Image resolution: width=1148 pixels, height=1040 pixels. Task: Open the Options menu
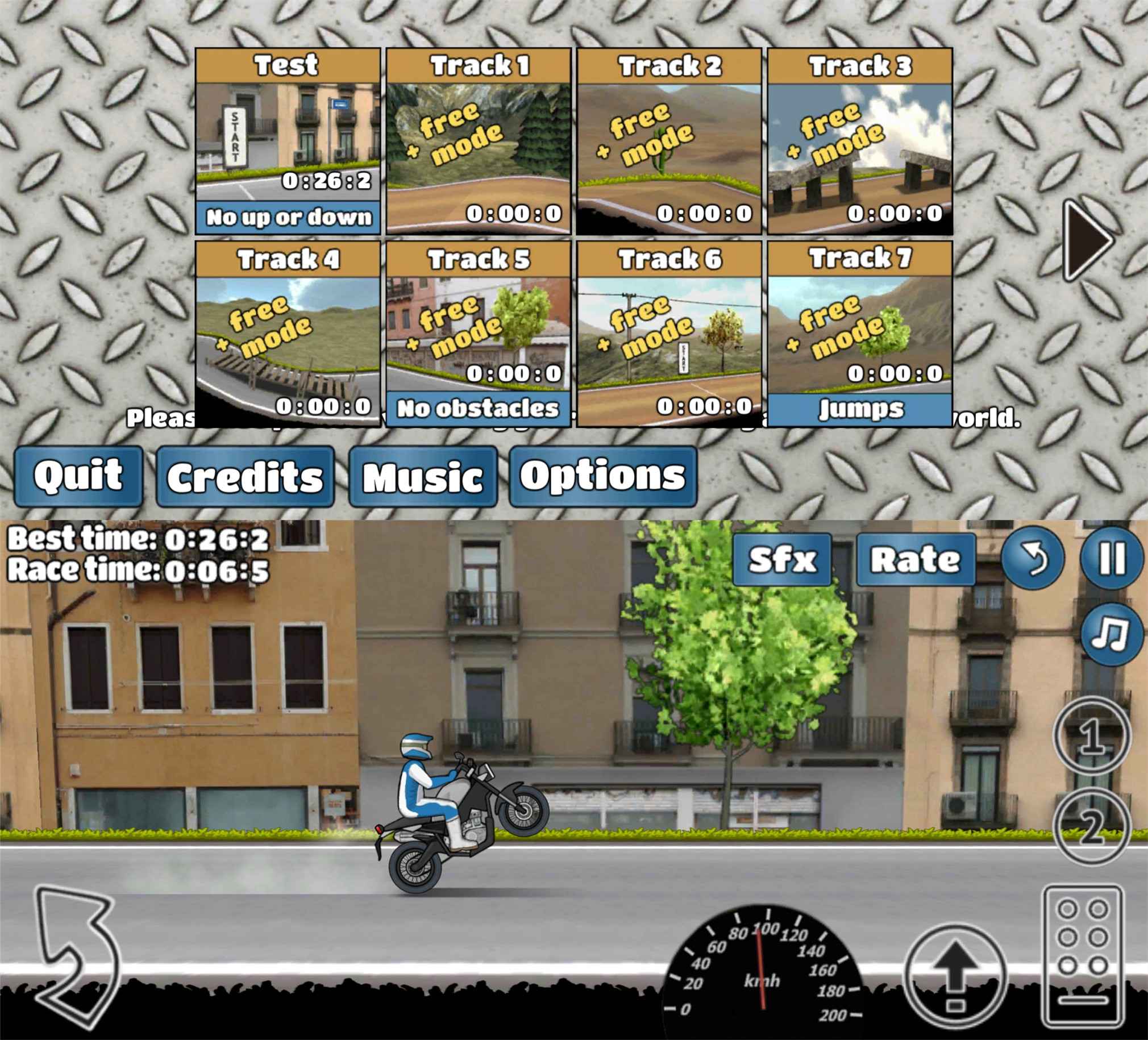point(603,477)
